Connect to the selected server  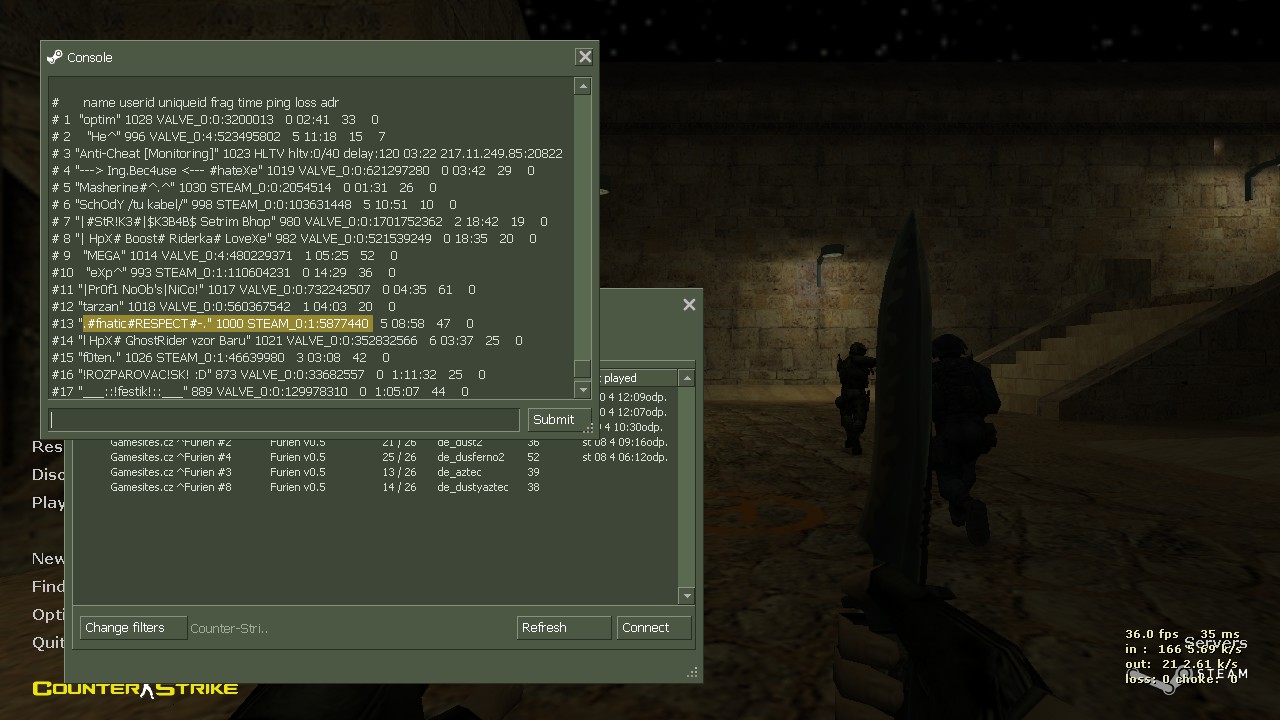[x=654, y=628]
